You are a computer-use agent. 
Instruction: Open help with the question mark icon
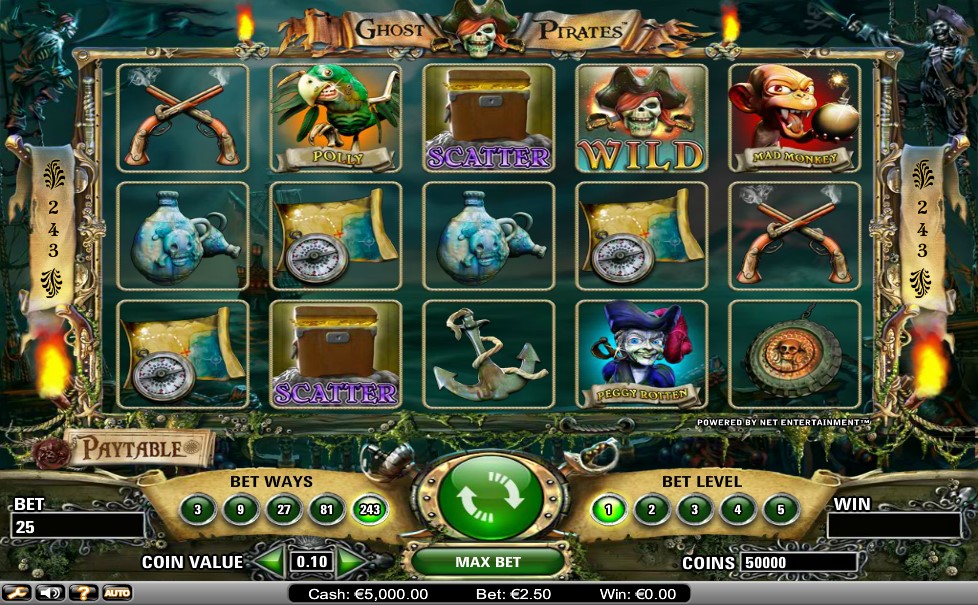point(84,593)
